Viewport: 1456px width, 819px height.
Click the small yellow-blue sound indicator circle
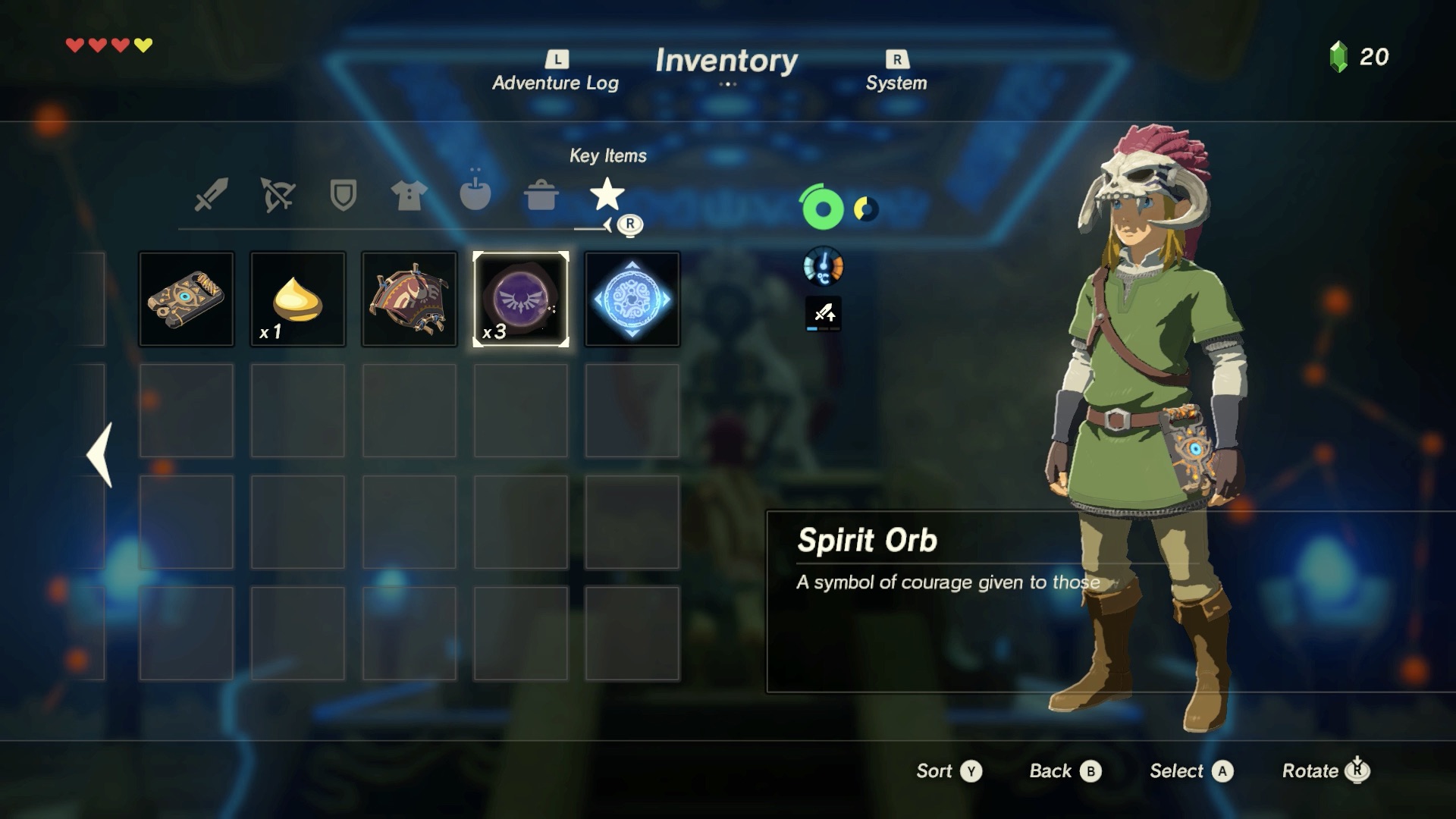[864, 208]
